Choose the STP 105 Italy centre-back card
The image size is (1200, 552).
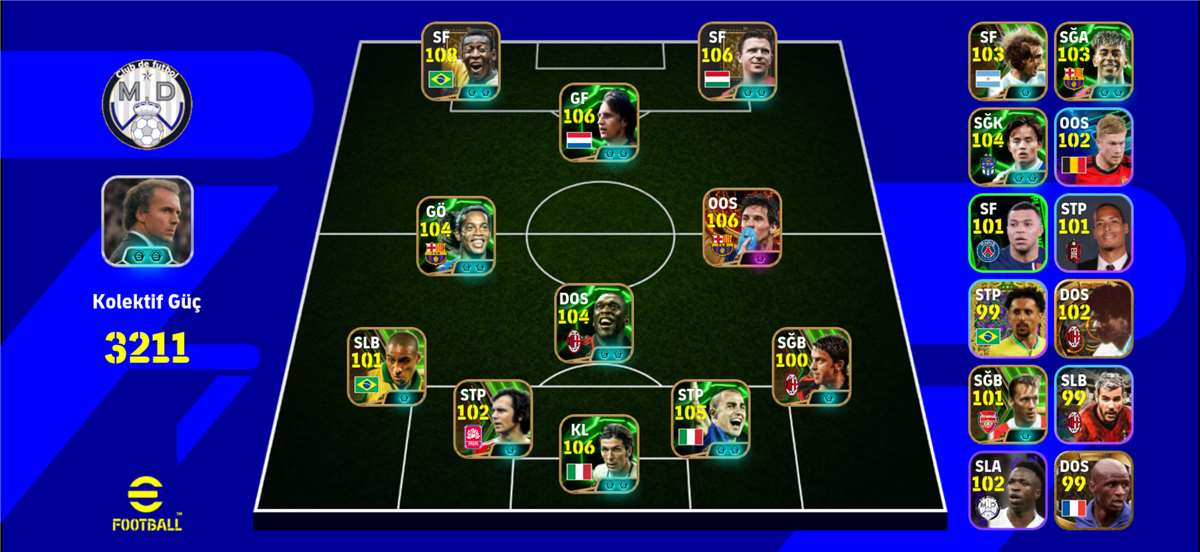pyautogui.click(x=710, y=418)
